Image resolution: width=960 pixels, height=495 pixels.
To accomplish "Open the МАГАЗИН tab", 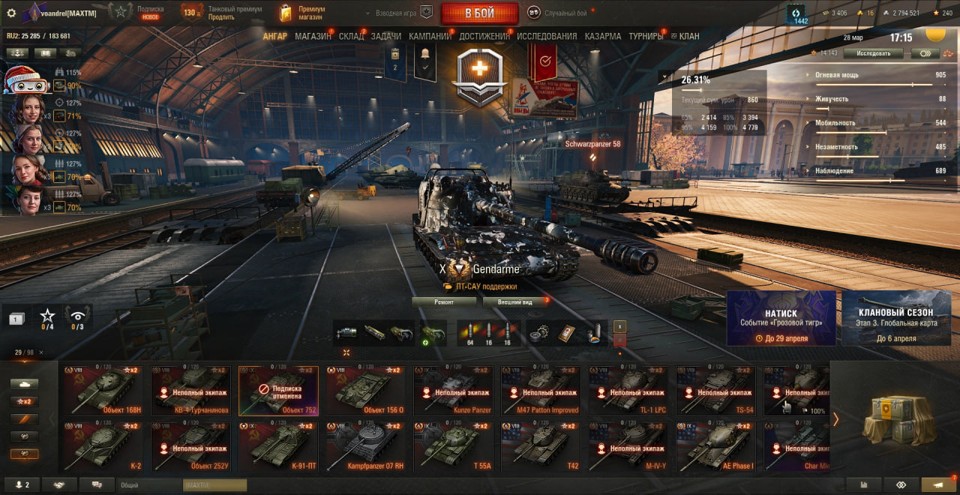I will (x=313, y=37).
